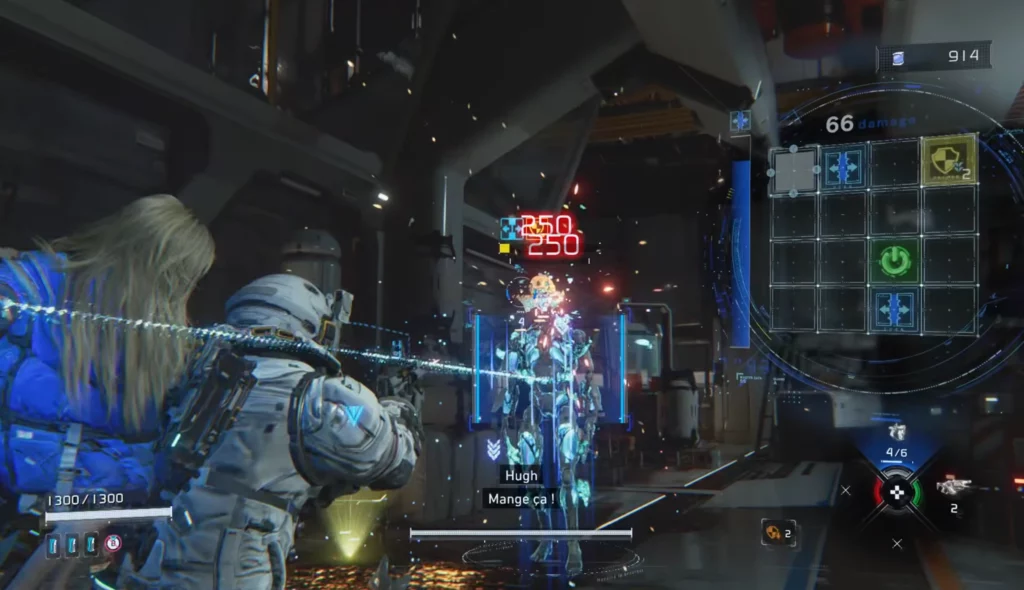Equip the top weapon showing 4/6 ammo
1024x590 pixels.
897,432
